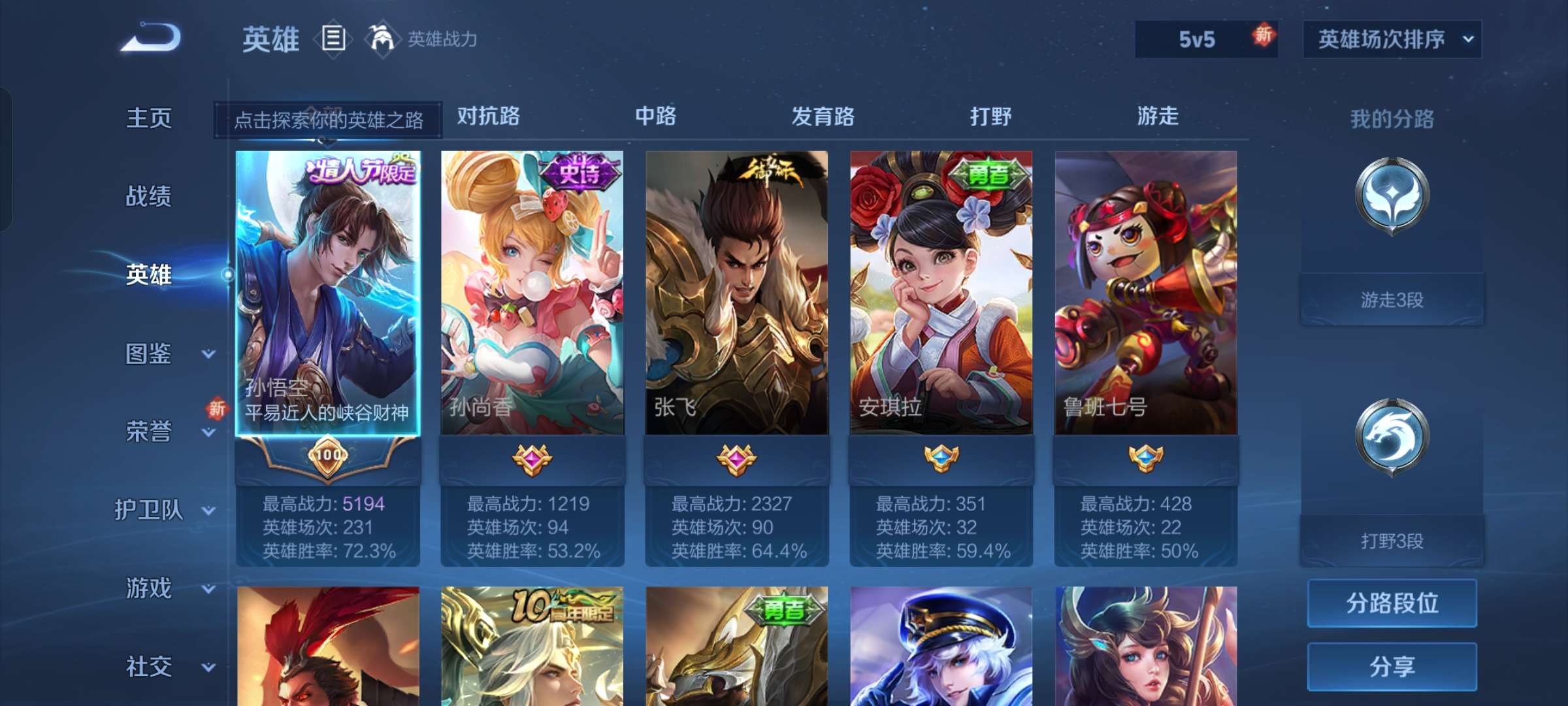The width and height of the screenshot is (1568, 706).
Task: Open the 主页 sidebar menu item
Action: pyautogui.click(x=150, y=118)
